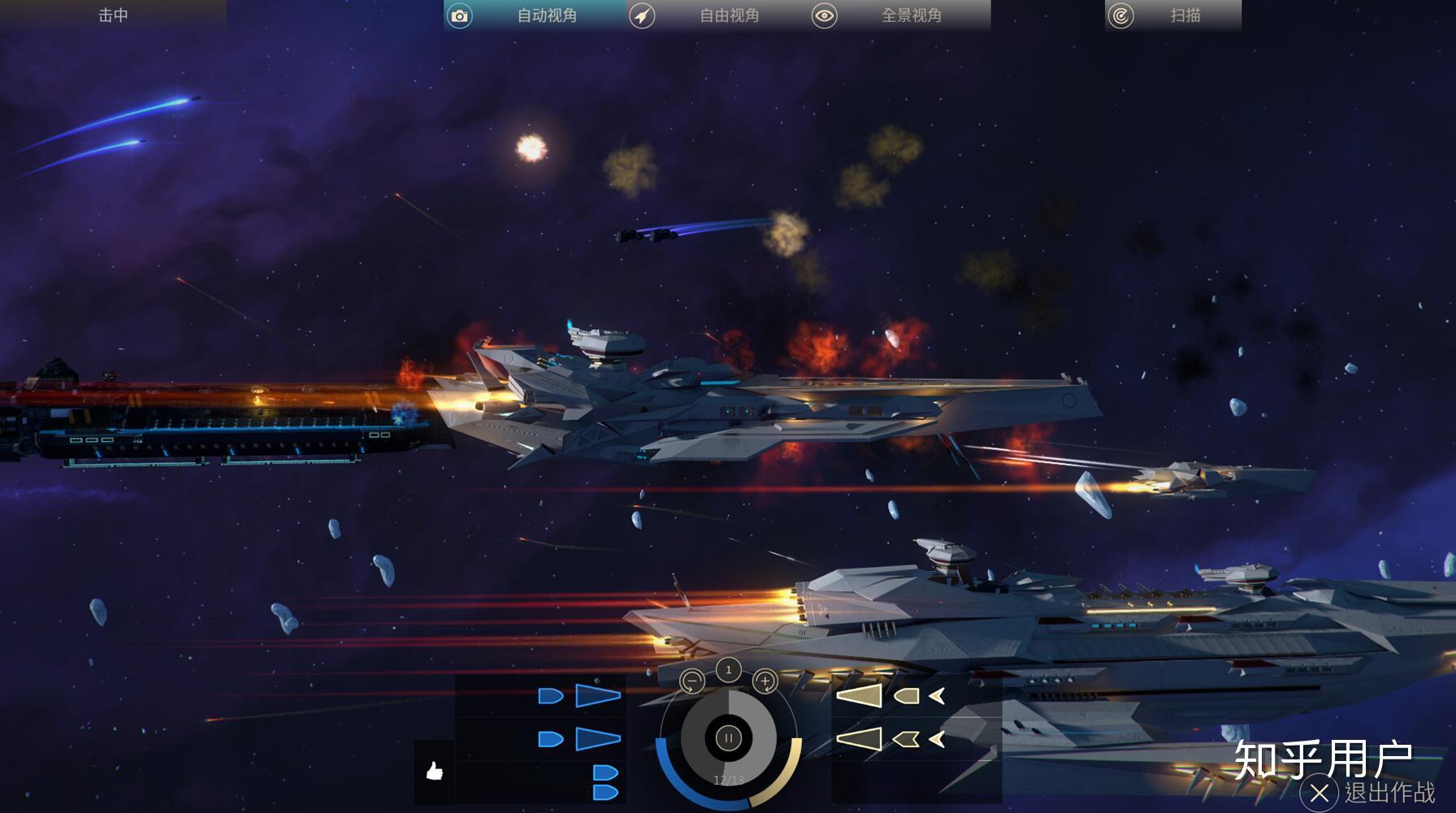Decrease battle speed with the minus control
Screen dimensions: 1456x813
click(x=692, y=681)
